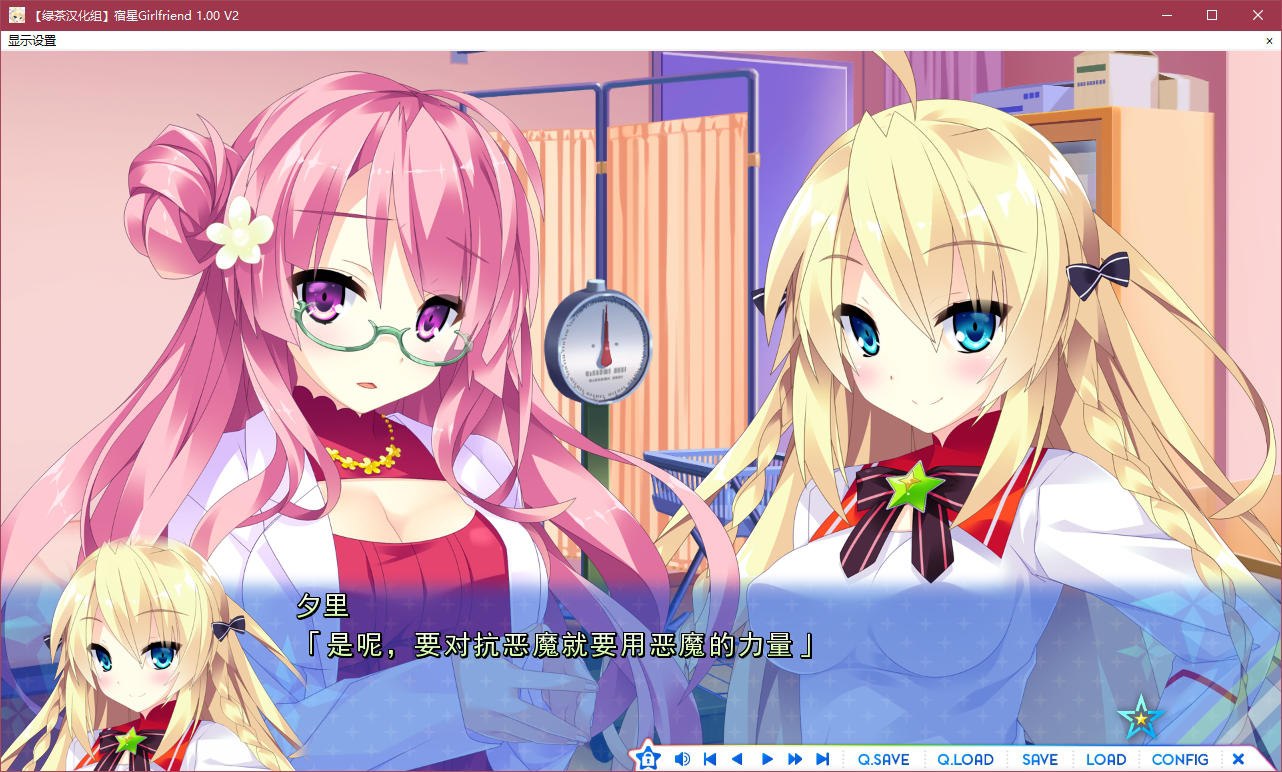
Task: Click the star lock icon on the toolbar
Action: click(648, 758)
